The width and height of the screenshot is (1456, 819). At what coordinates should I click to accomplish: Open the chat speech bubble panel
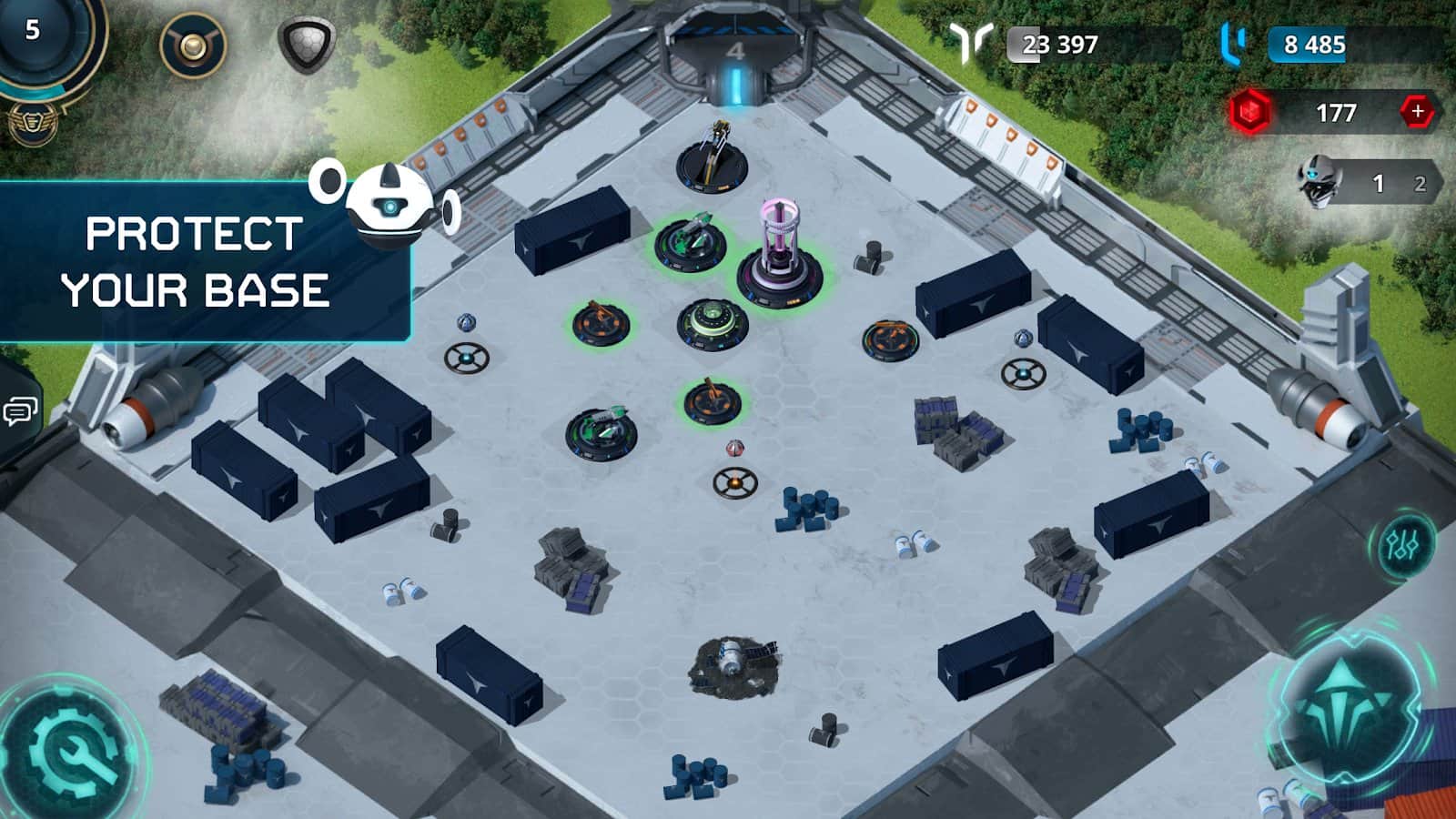(20, 411)
